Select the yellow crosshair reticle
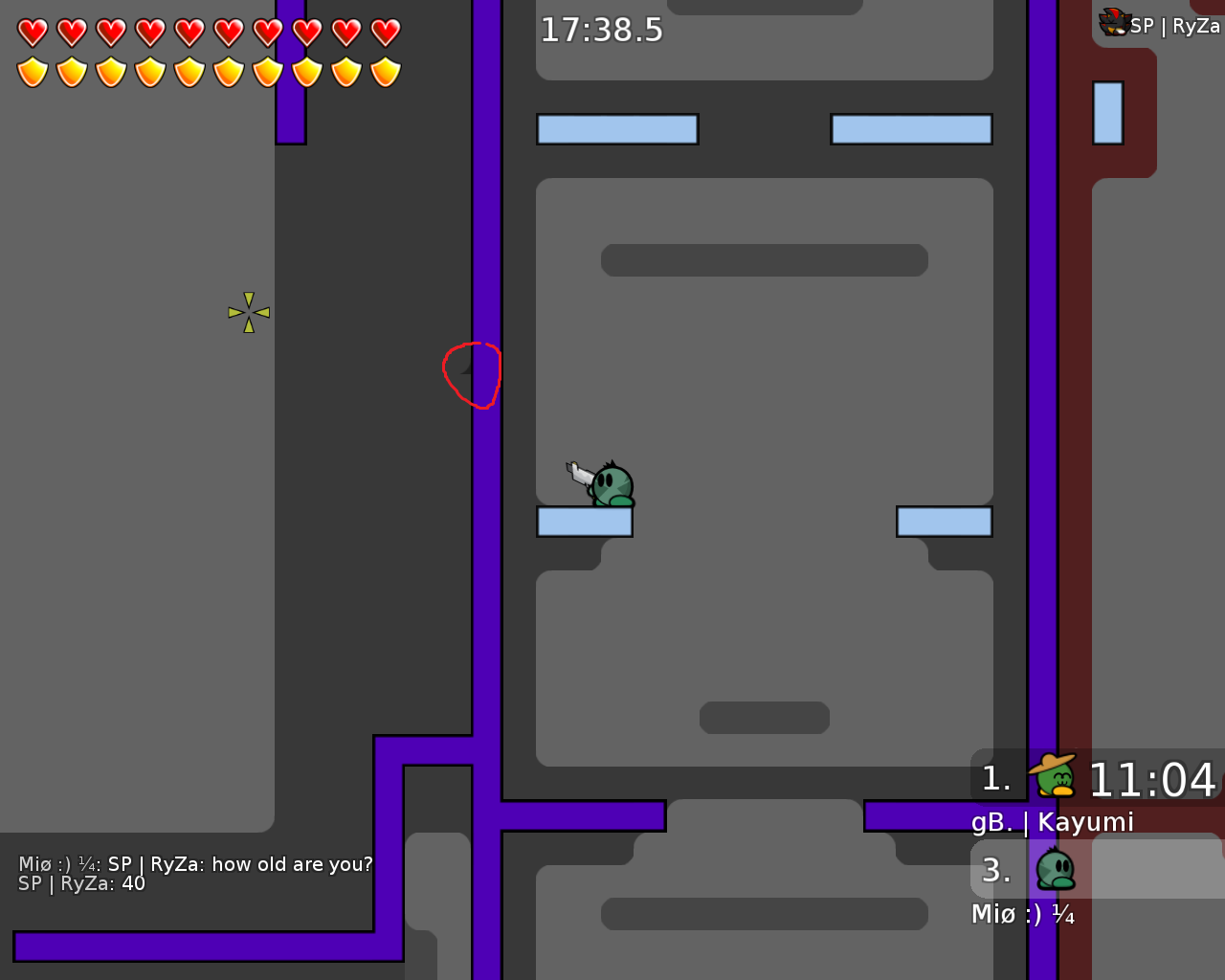The width and height of the screenshot is (1225, 980). coord(249,311)
